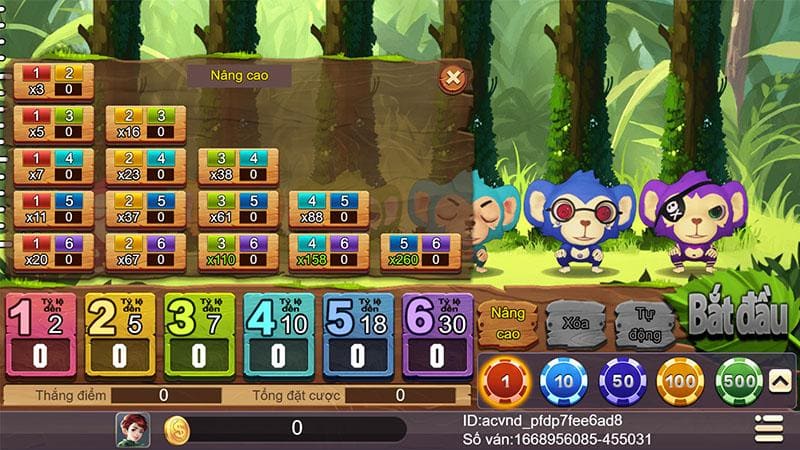Close the Nâng cao betting panel
Image resolution: width=800 pixels, height=450 pixels.
452,77
